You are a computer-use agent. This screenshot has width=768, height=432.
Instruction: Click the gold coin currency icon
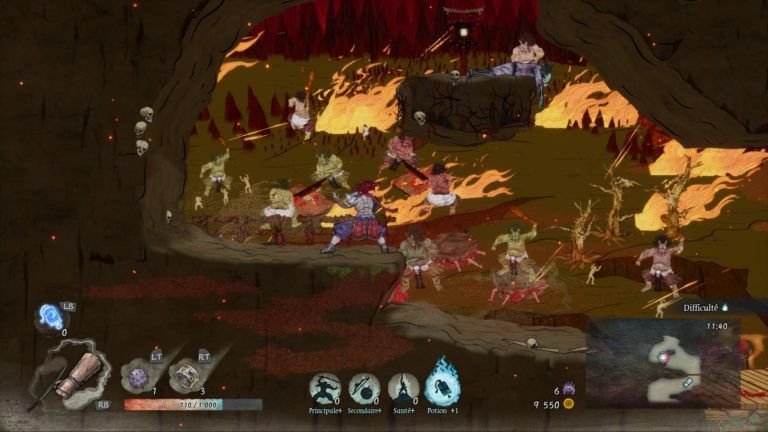coord(569,404)
